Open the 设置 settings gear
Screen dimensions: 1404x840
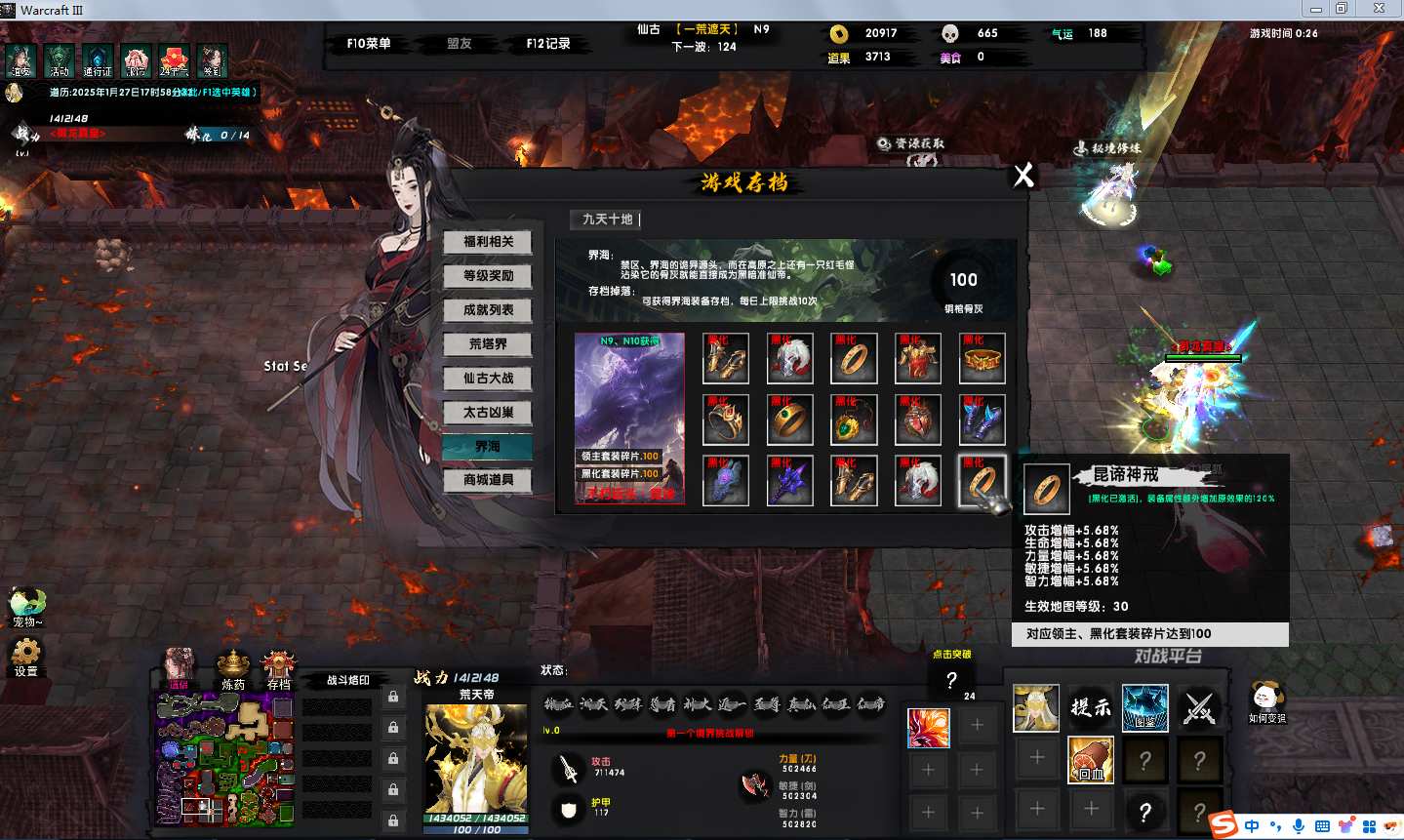coord(26,656)
